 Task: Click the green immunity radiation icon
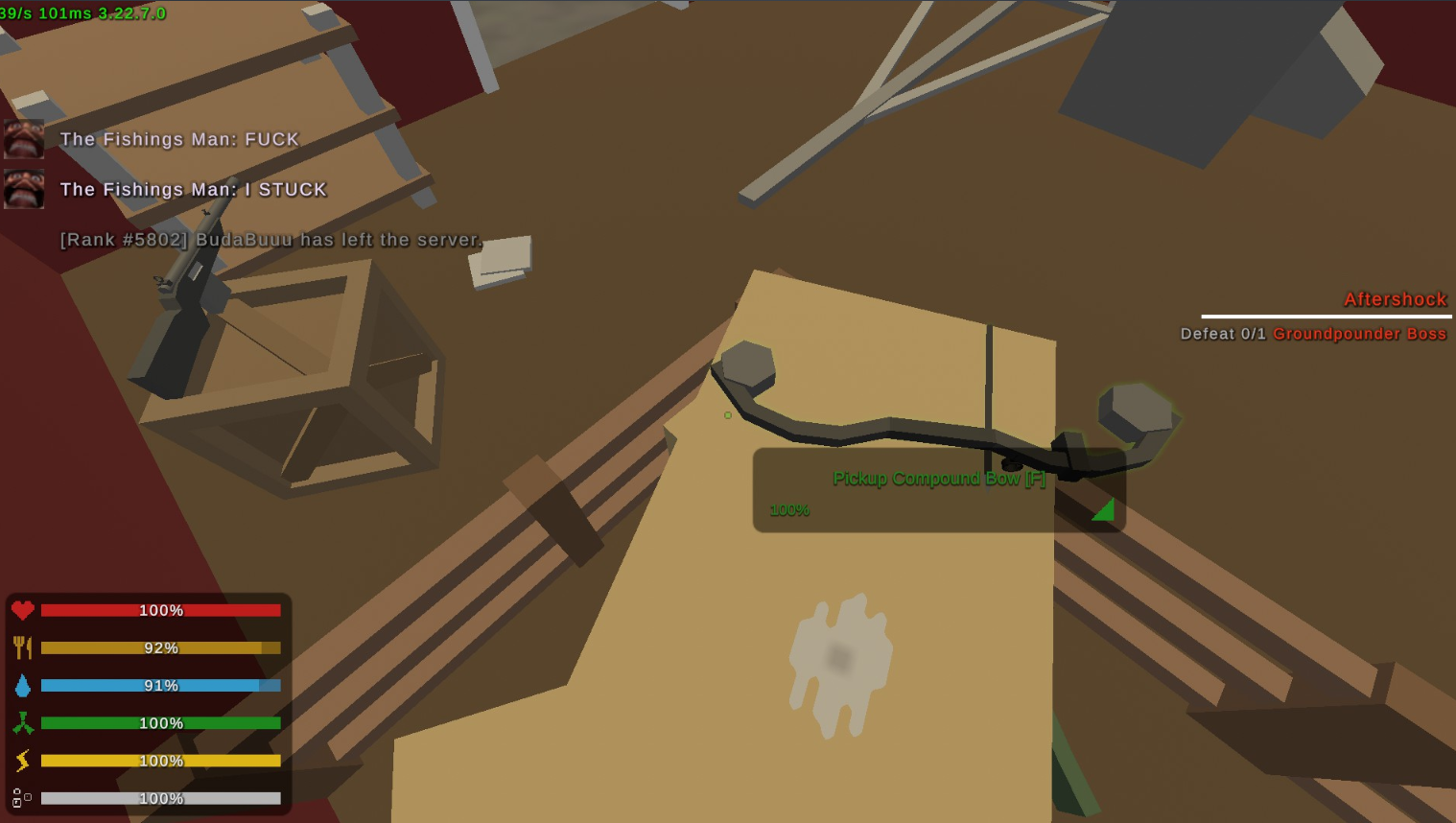[x=22, y=722]
